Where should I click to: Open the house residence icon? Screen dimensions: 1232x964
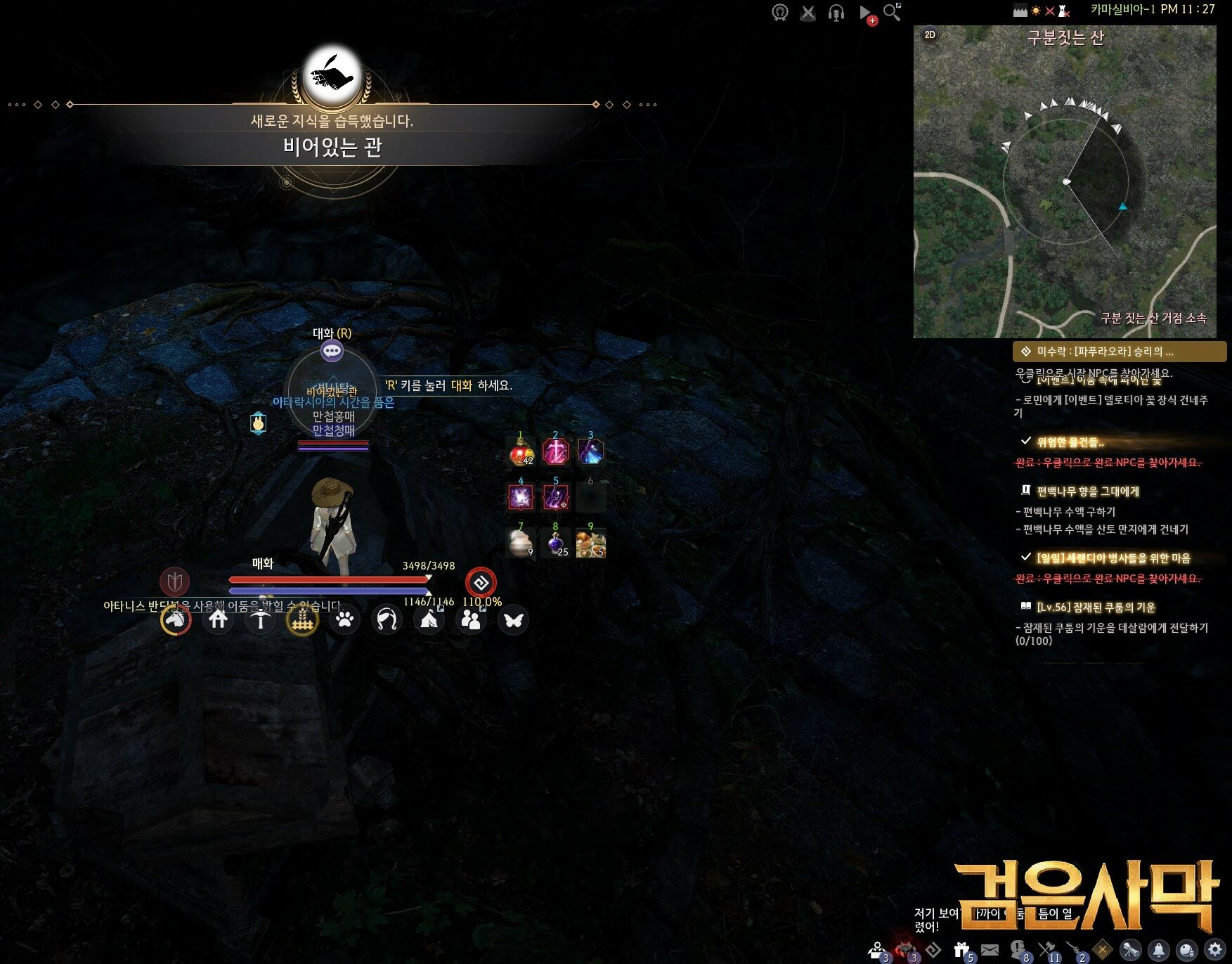218,619
